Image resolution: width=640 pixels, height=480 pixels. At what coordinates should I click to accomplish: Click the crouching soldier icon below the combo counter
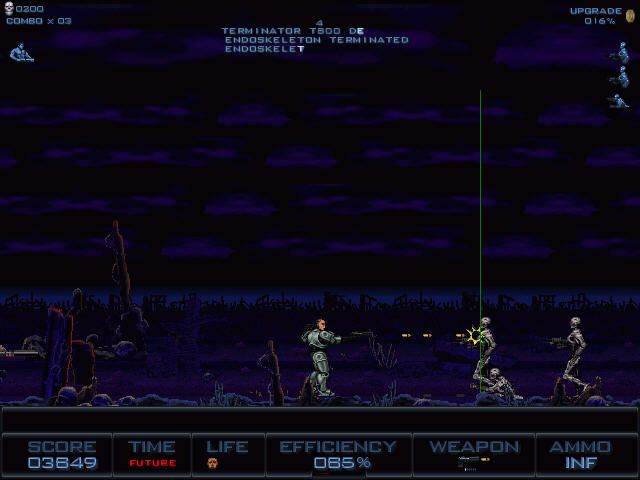19,52
